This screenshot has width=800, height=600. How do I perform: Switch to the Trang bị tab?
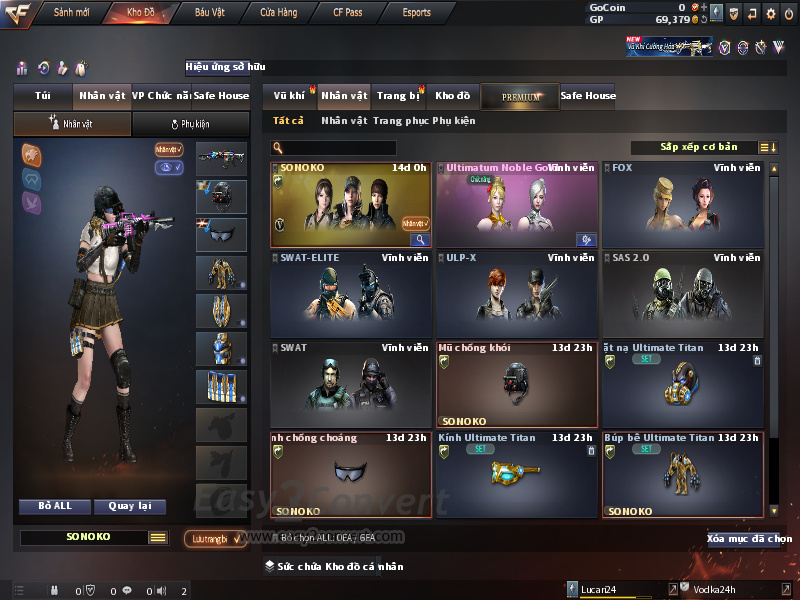398,96
